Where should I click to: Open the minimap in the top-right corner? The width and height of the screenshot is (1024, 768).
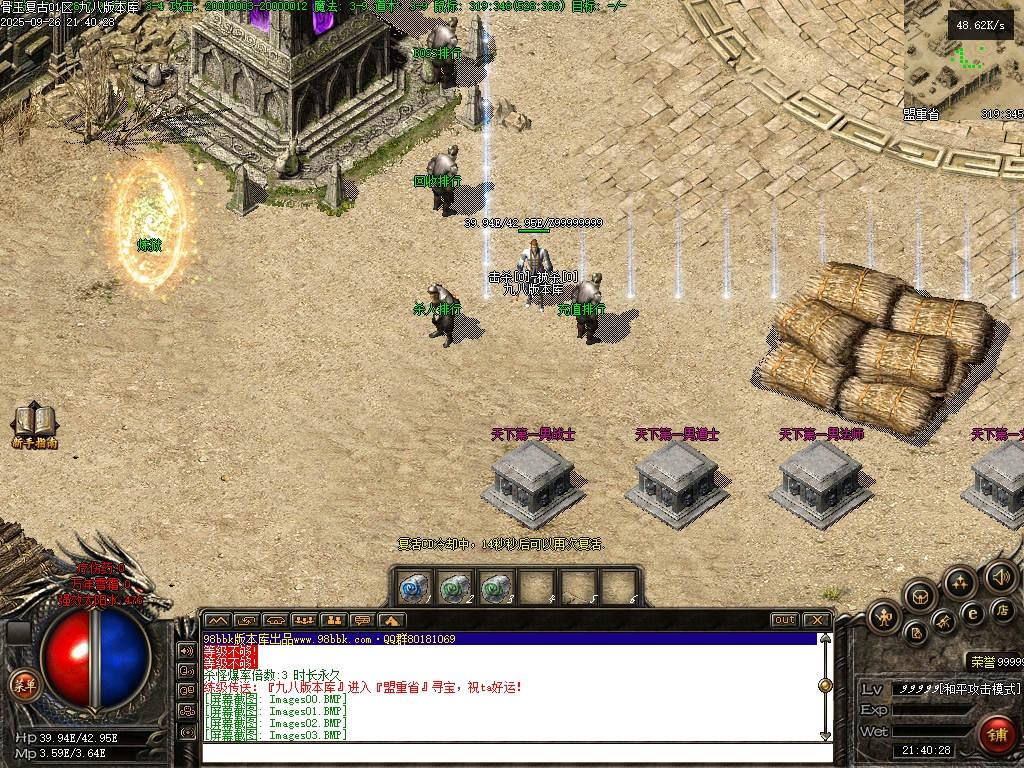coord(963,60)
